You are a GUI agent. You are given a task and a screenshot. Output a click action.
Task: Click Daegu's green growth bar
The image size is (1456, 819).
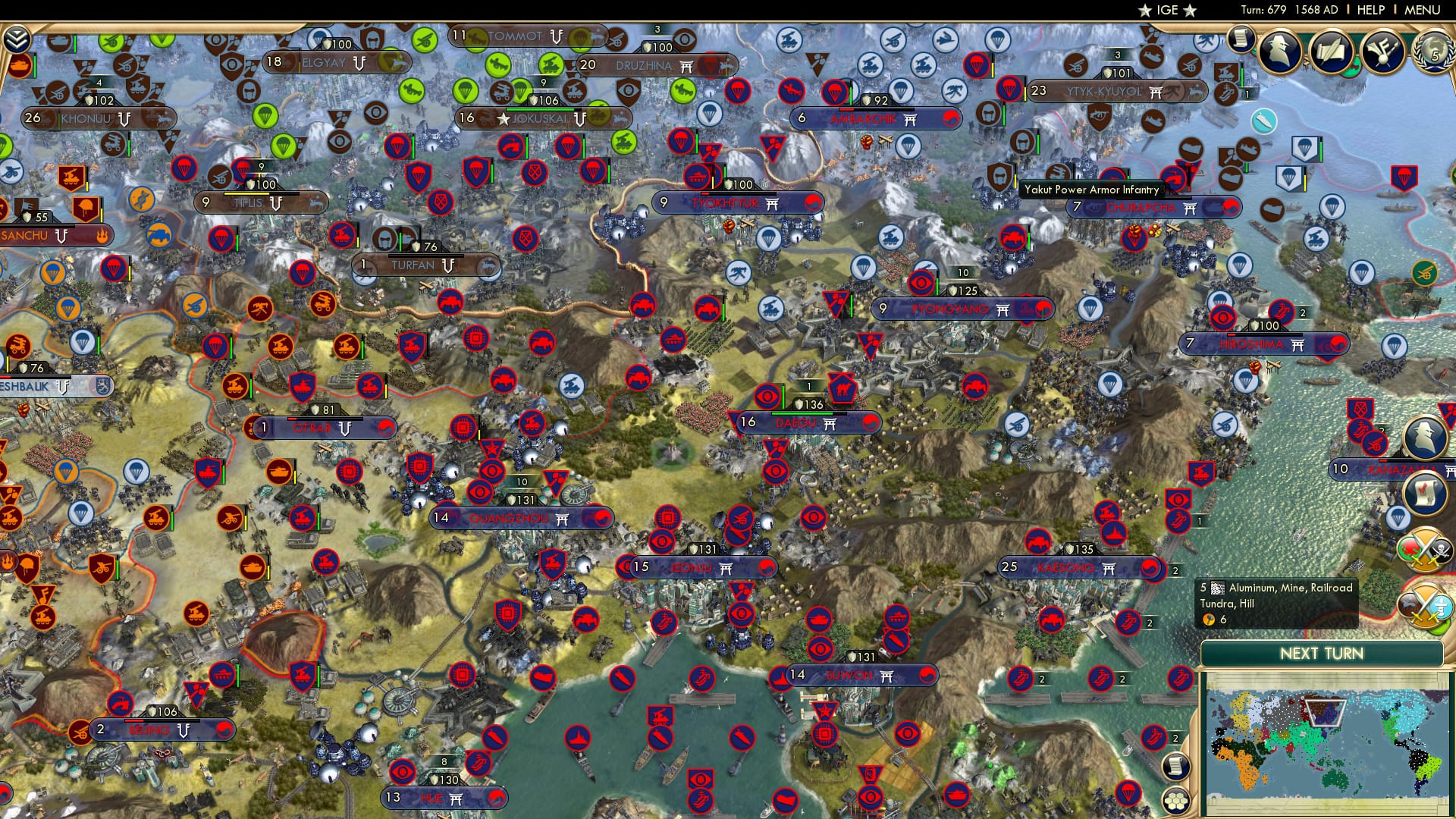tap(802, 413)
